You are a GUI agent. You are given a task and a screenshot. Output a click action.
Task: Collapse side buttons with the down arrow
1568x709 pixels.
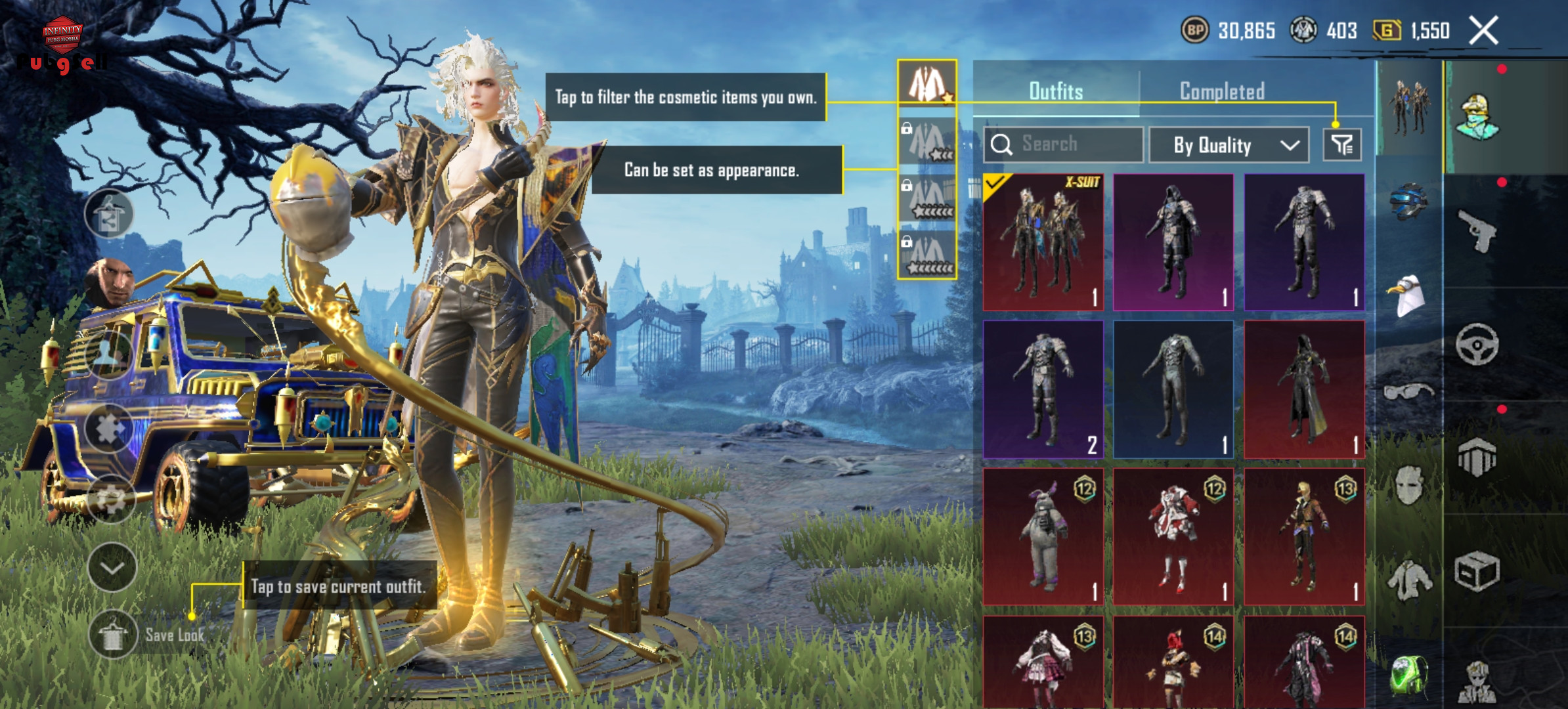(112, 567)
